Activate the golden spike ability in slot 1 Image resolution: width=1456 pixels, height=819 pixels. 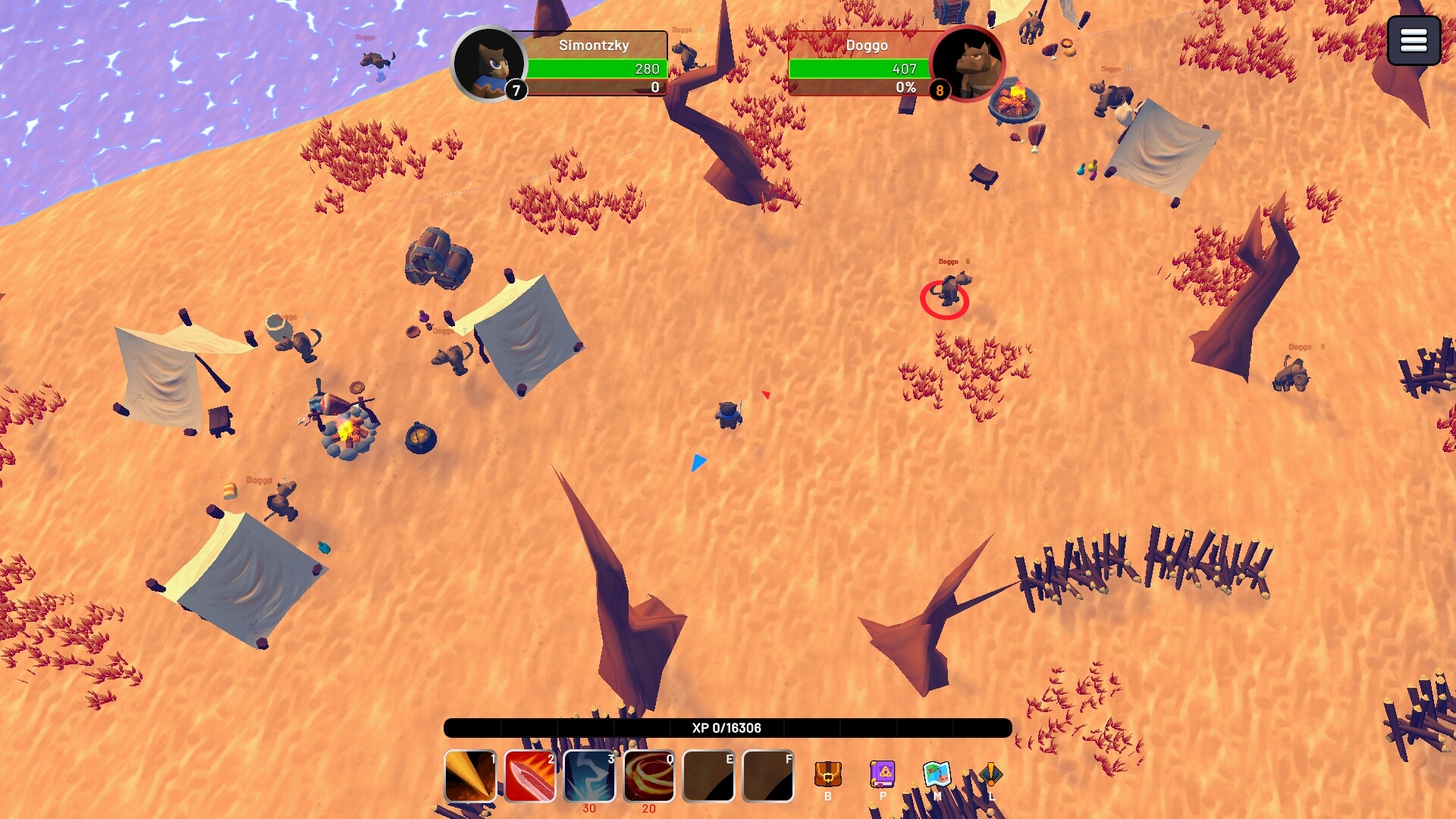coord(470,776)
